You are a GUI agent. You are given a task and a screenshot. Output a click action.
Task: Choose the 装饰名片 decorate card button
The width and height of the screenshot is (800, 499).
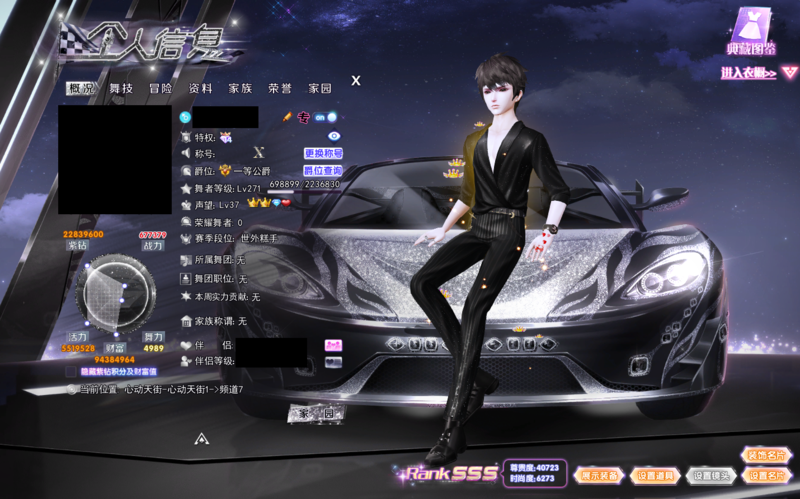(x=767, y=456)
